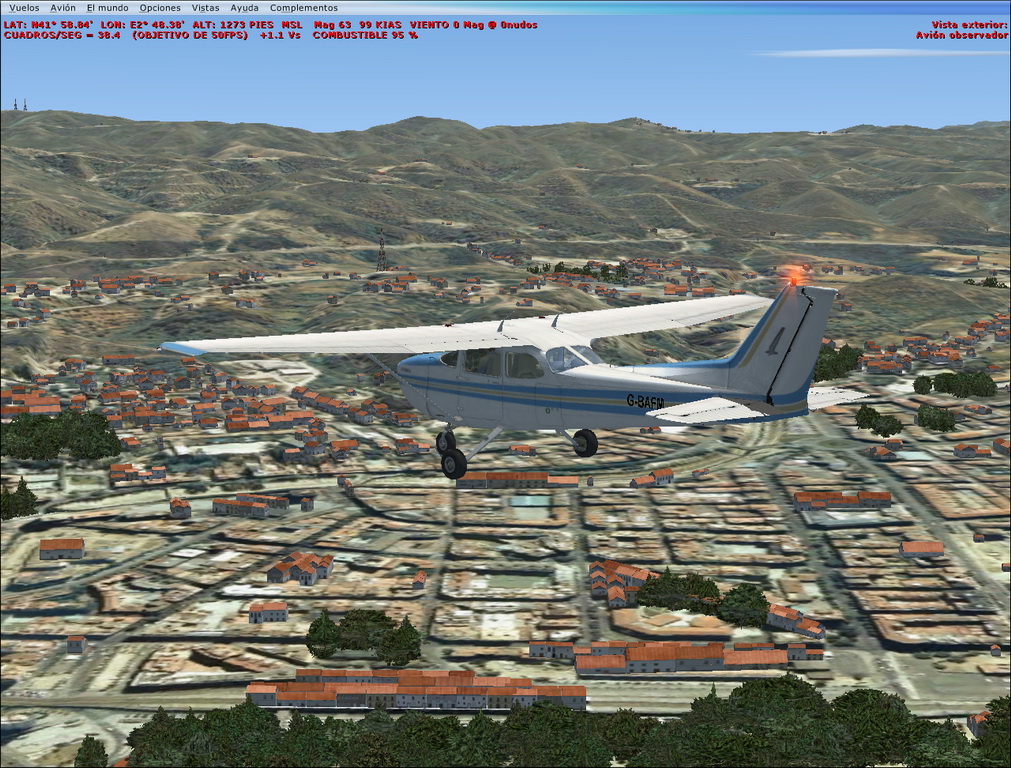1011x768 pixels.
Task: Show the Opciones menu
Action: (160, 8)
